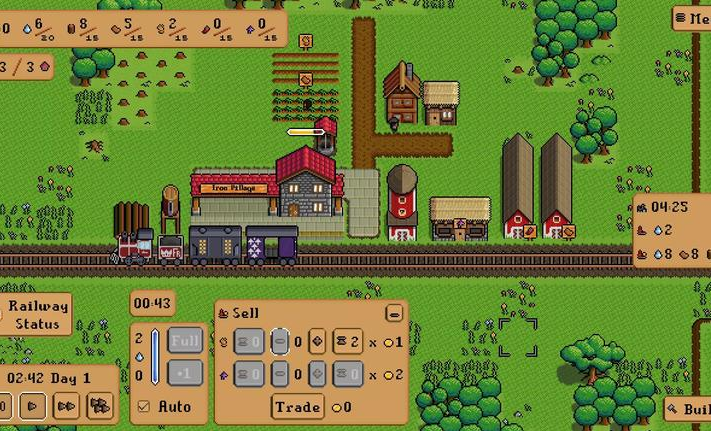Minimize the Sell panel

394,313
